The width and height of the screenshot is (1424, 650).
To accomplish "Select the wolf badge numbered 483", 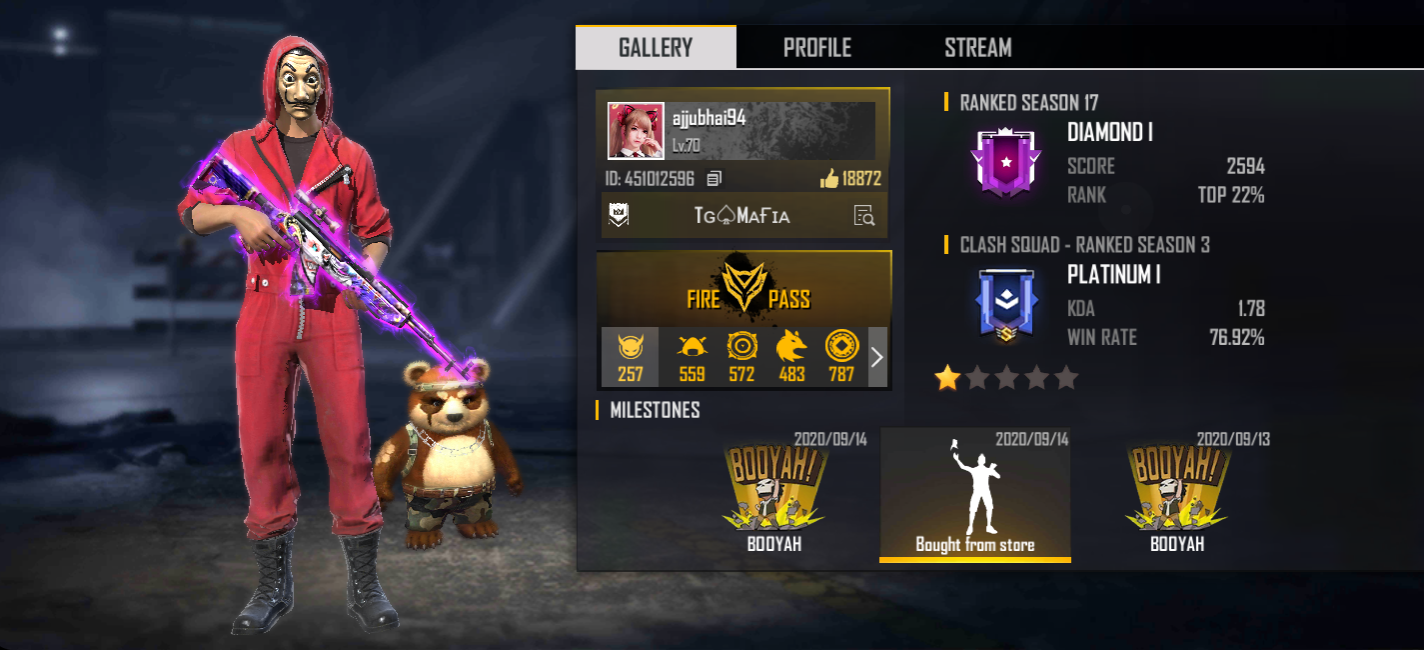I will 791,357.
